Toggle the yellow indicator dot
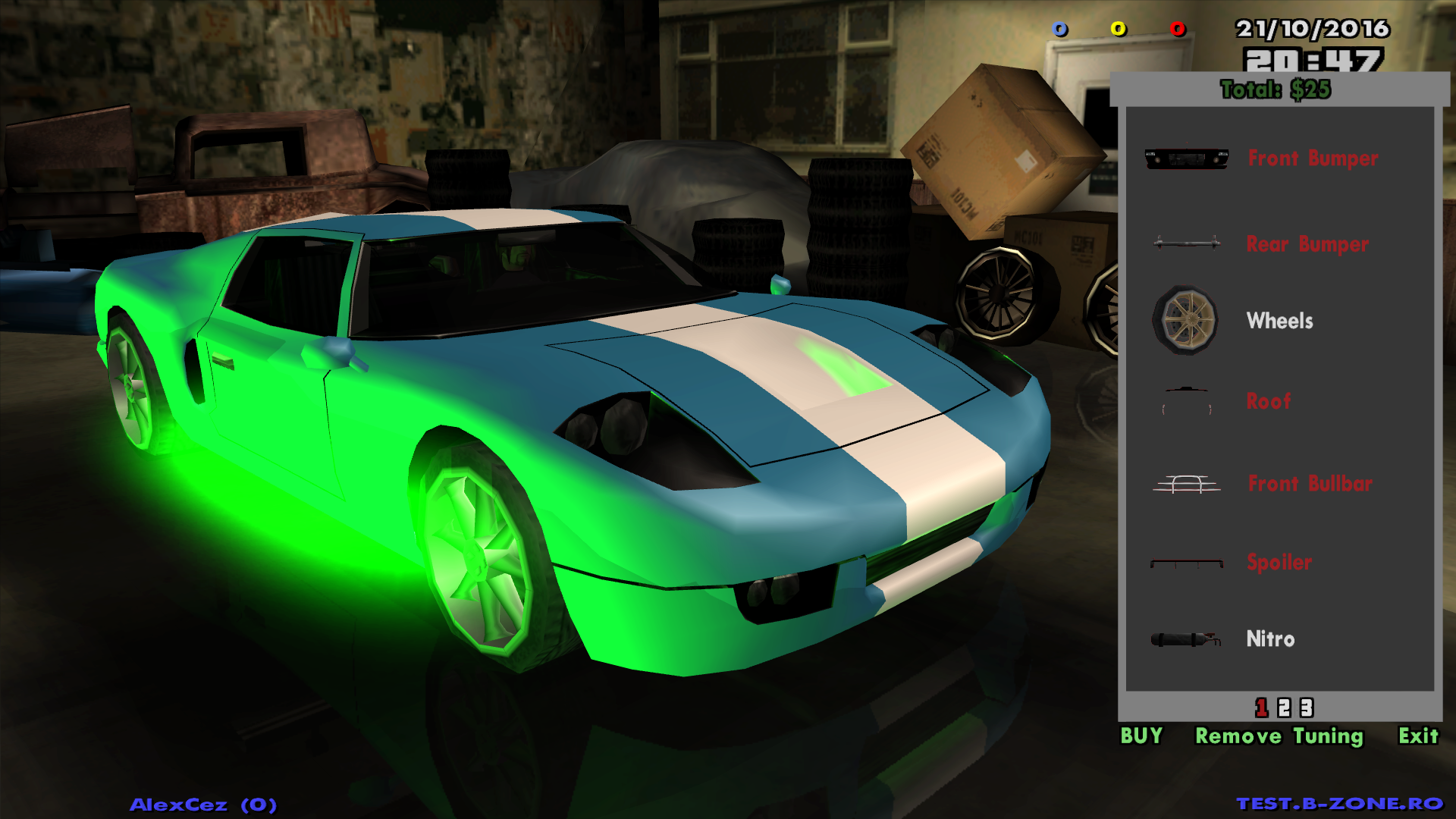The width and height of the screenshot is (1456, 819). (x=1118, y=30)
